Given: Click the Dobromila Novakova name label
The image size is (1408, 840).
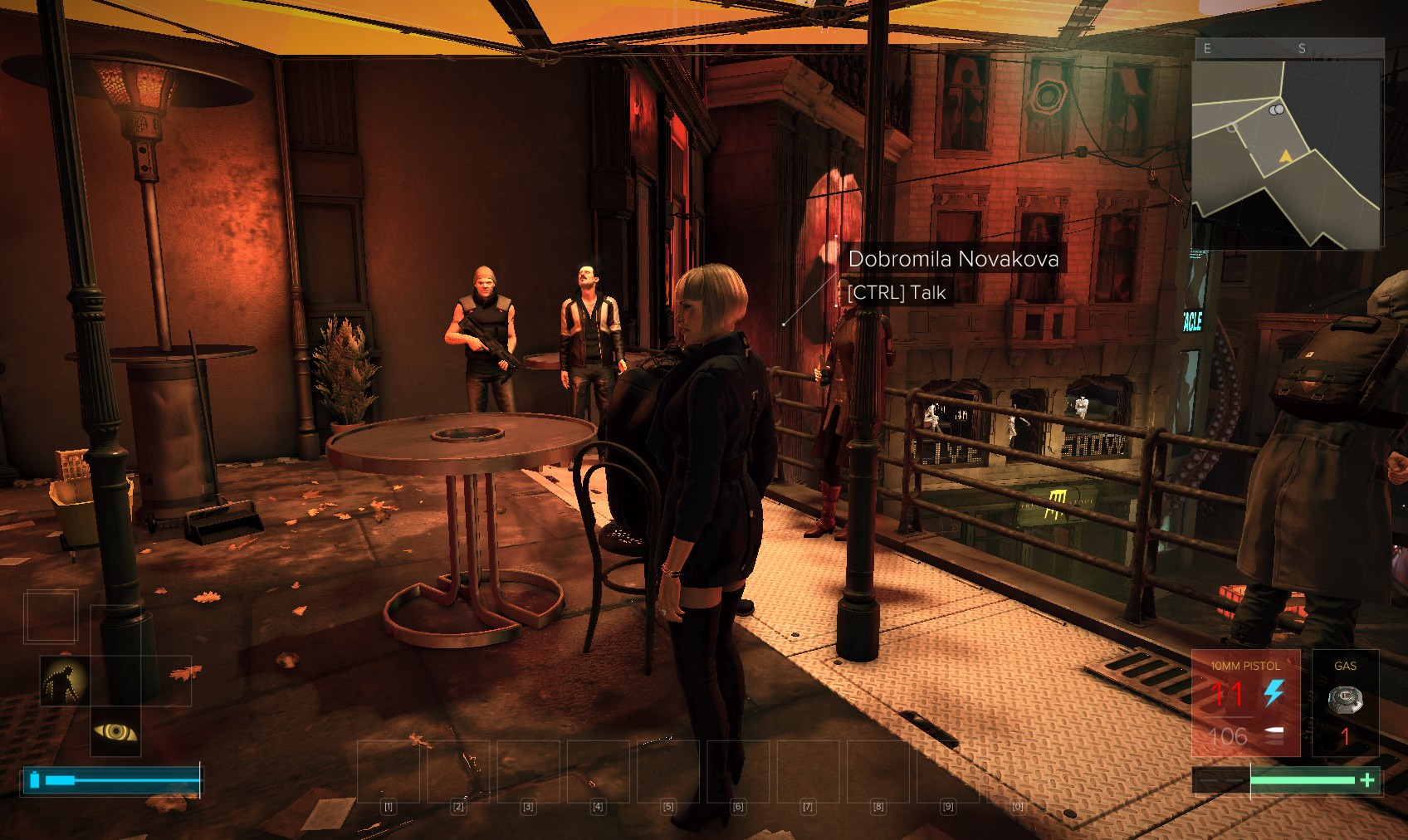Looking at the screenshot, I should 953,259.
